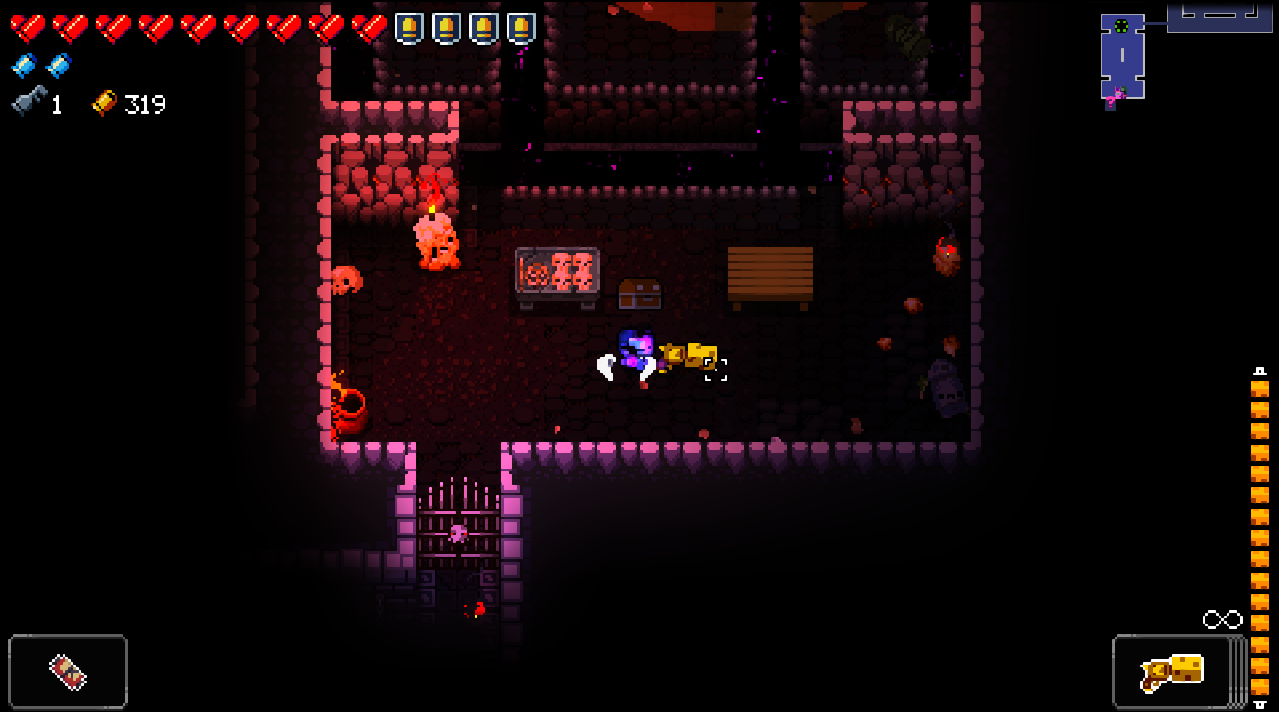Select the equipped golden gun slot
Screen dimensions: 1279x712
1172,672
